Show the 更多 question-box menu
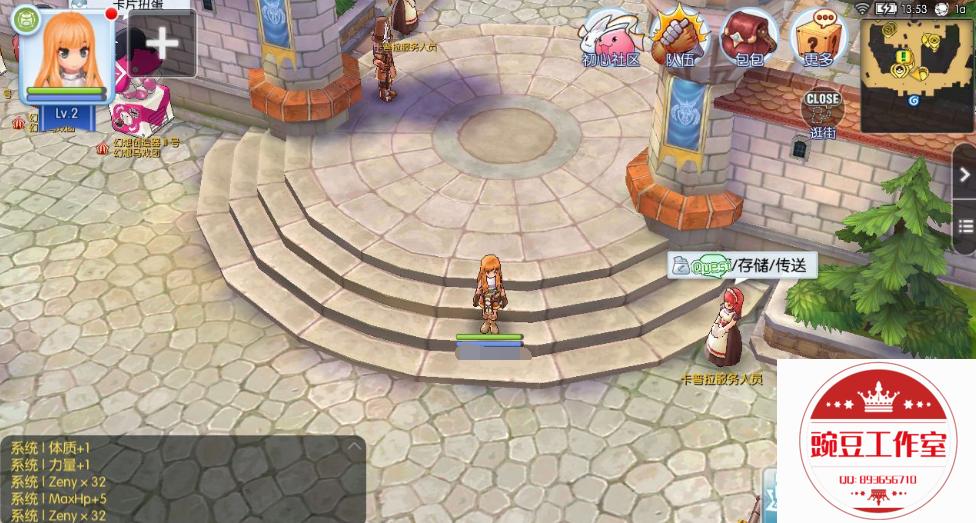Image resolution: width=976 pixels, height=523 pixels. 818,38
